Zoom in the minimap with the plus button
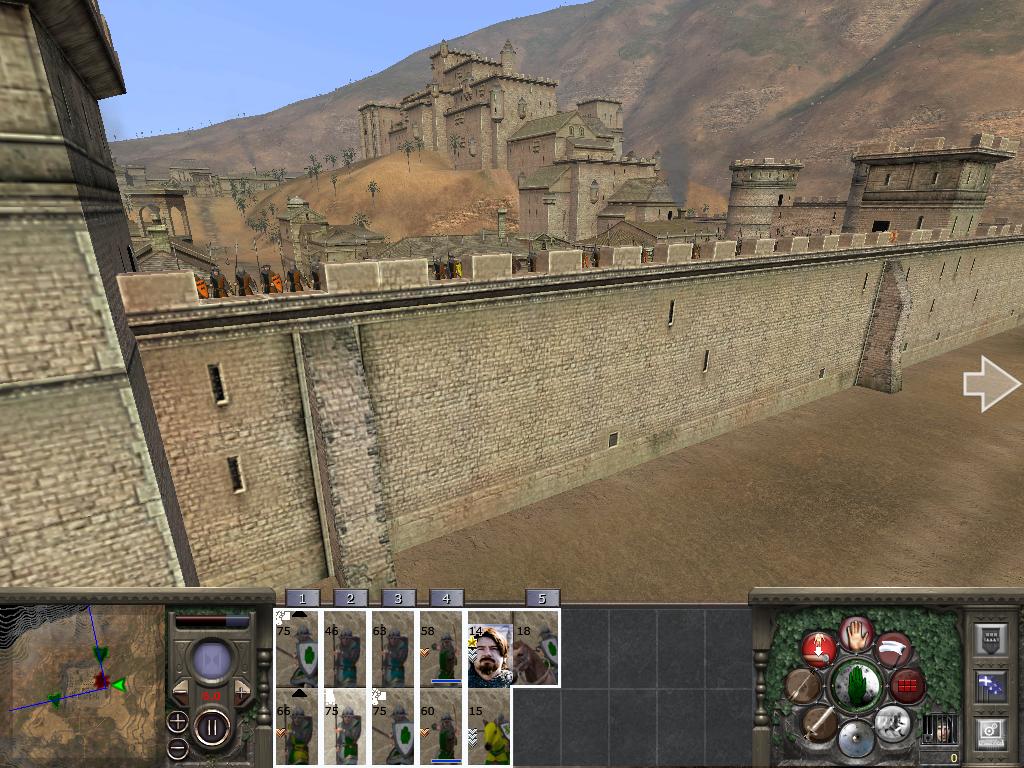The image size is (1024, 768). [x=177, y=721]
